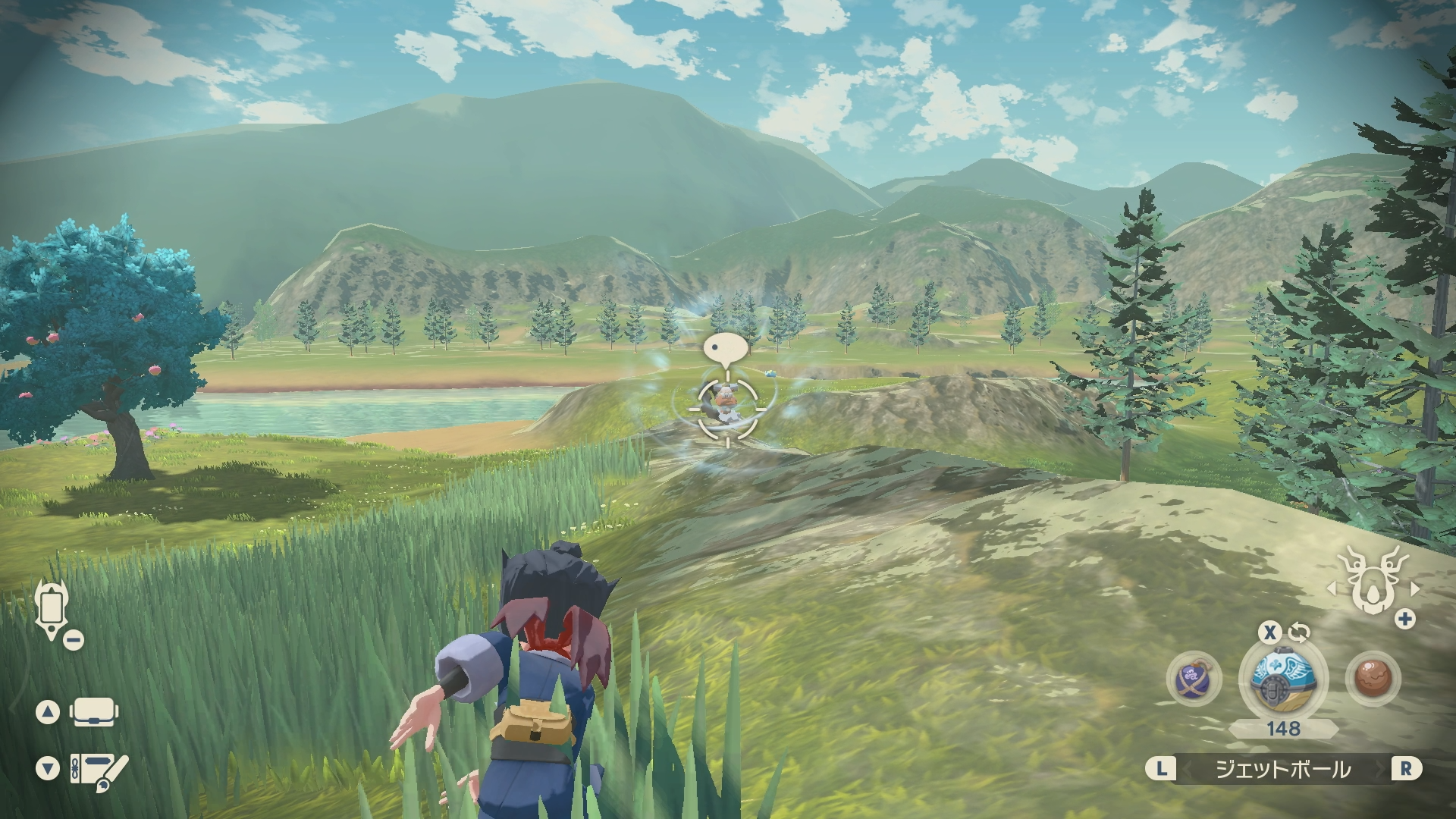Choose the purple smoke bomb item
The image size is (1456, 819).
1194,677
